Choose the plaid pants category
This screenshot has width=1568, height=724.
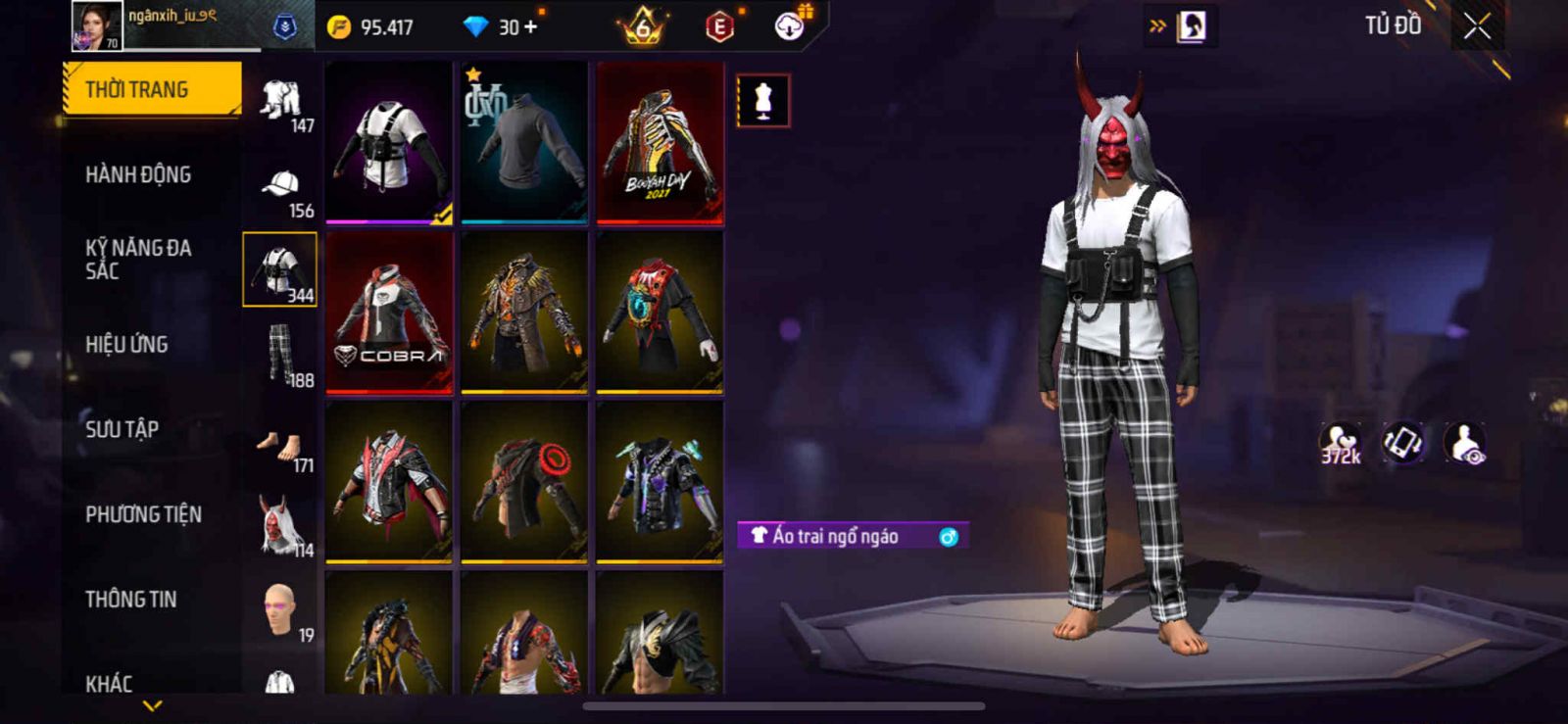point(280,356)
